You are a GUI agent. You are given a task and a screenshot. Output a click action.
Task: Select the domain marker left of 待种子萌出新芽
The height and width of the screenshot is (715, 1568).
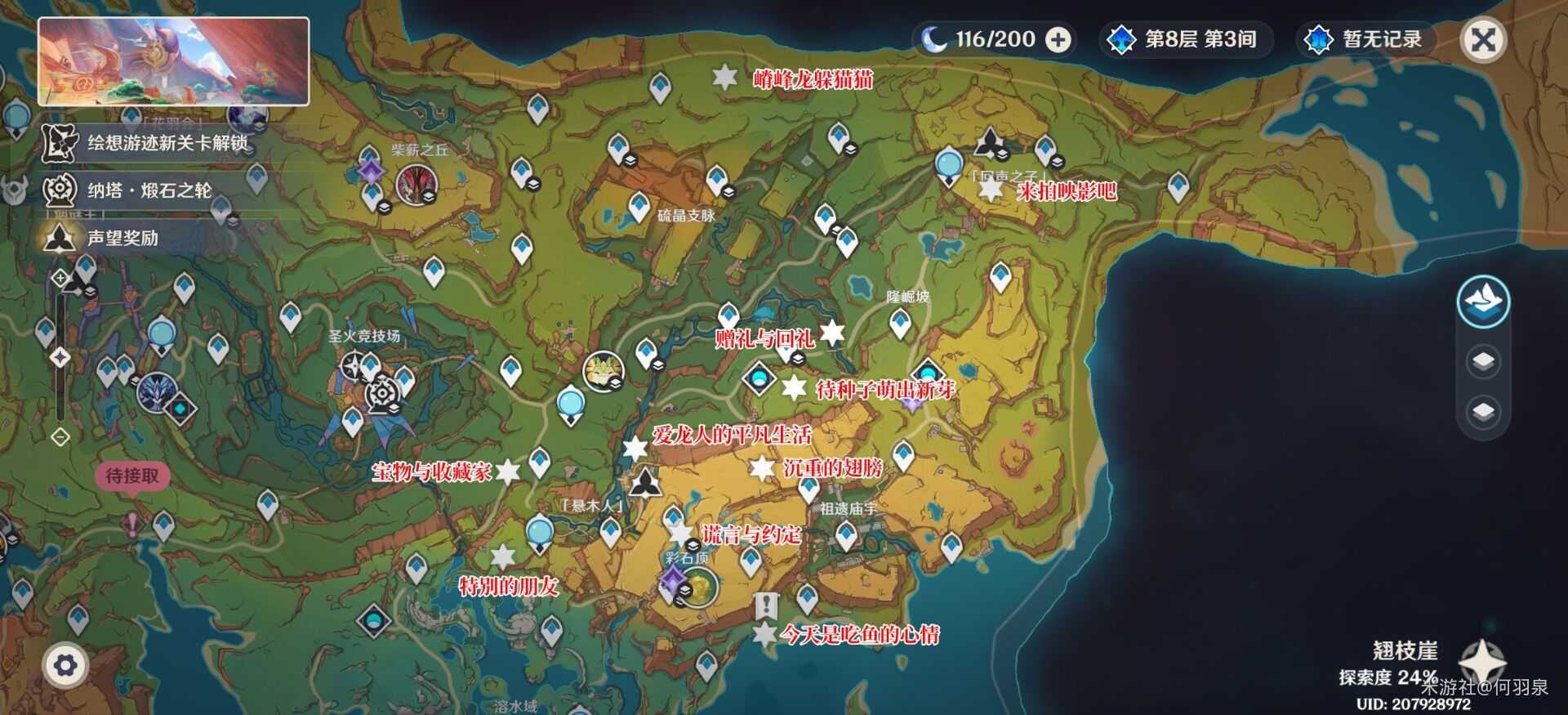click(759, 379)
